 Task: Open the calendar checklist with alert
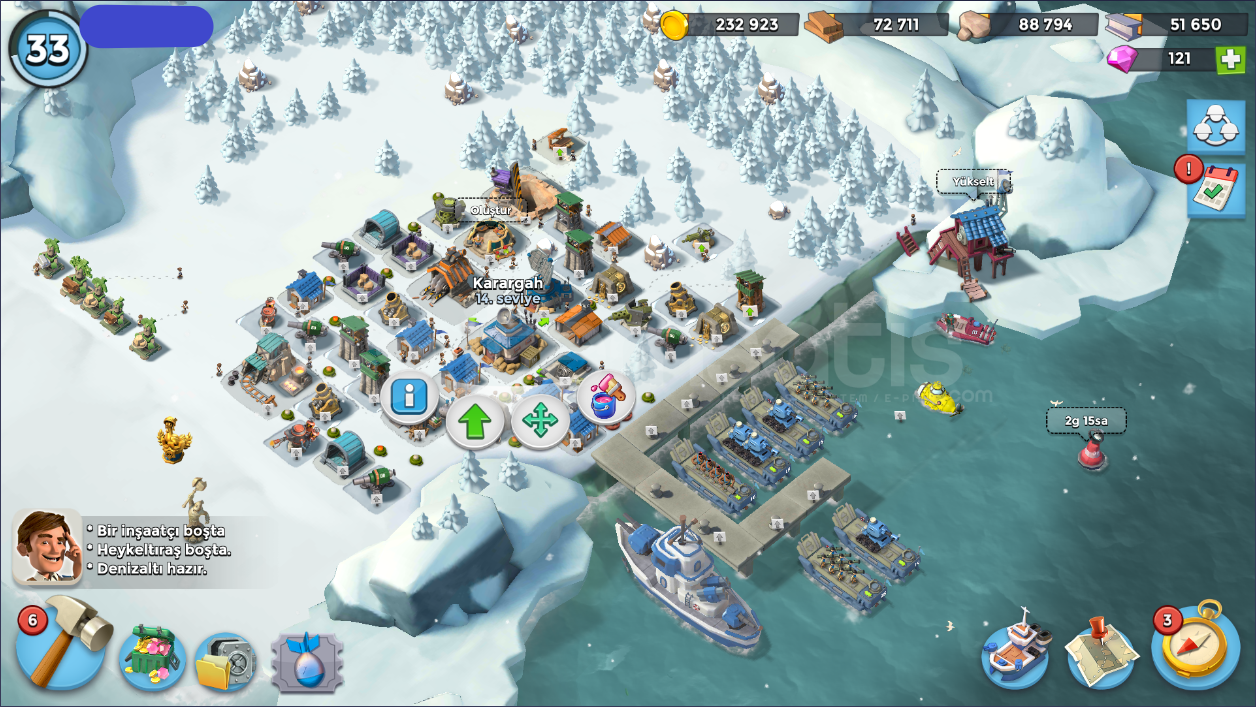click(1215, 190)
